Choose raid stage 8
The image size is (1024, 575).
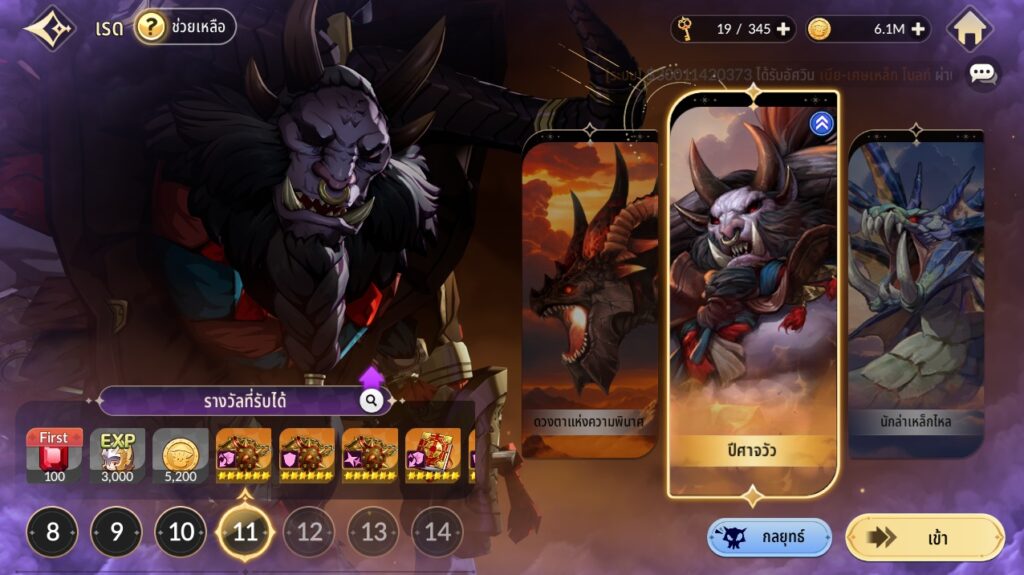[x=53, y=532]
